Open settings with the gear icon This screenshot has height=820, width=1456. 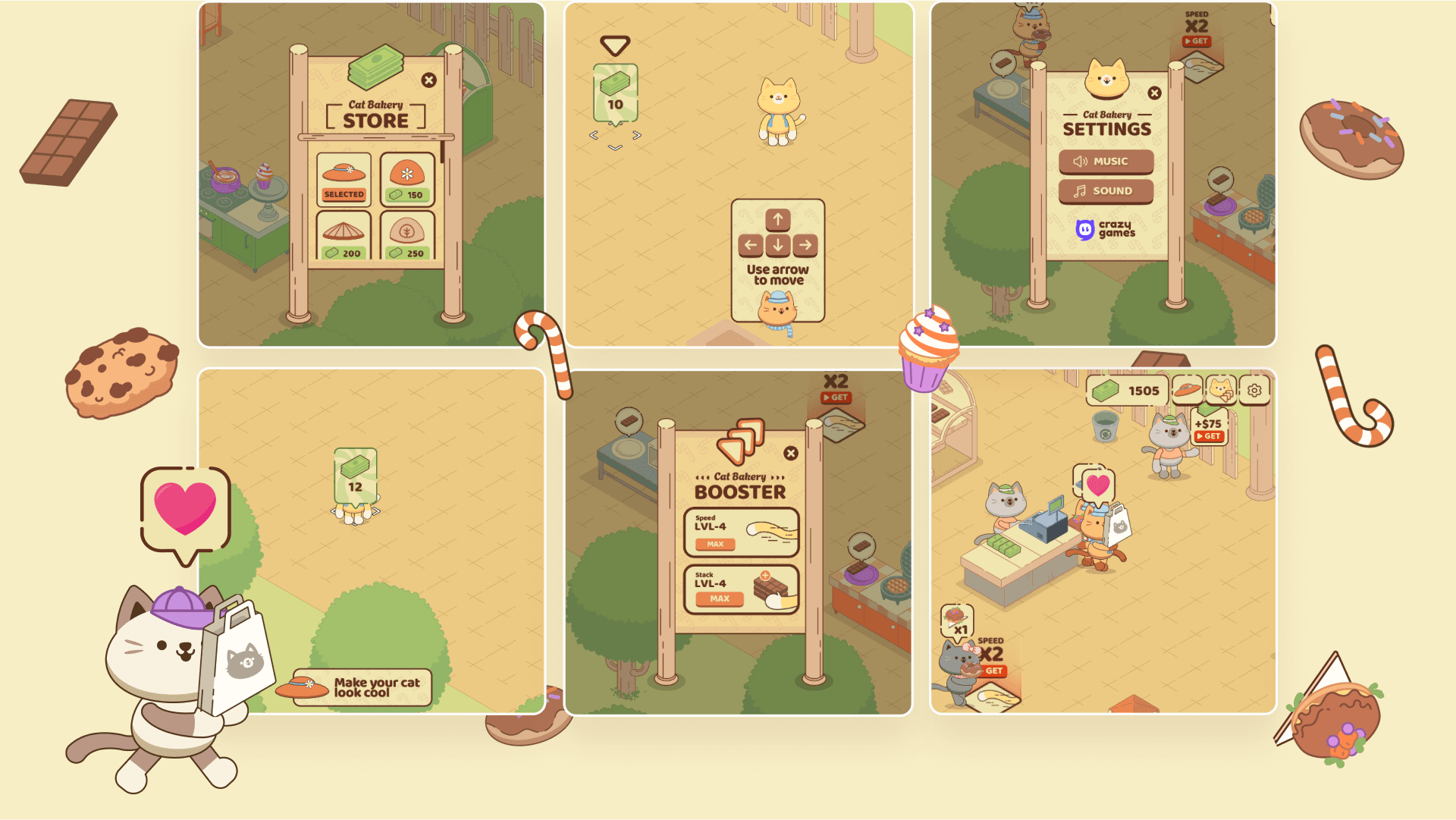pos(1254,390)
